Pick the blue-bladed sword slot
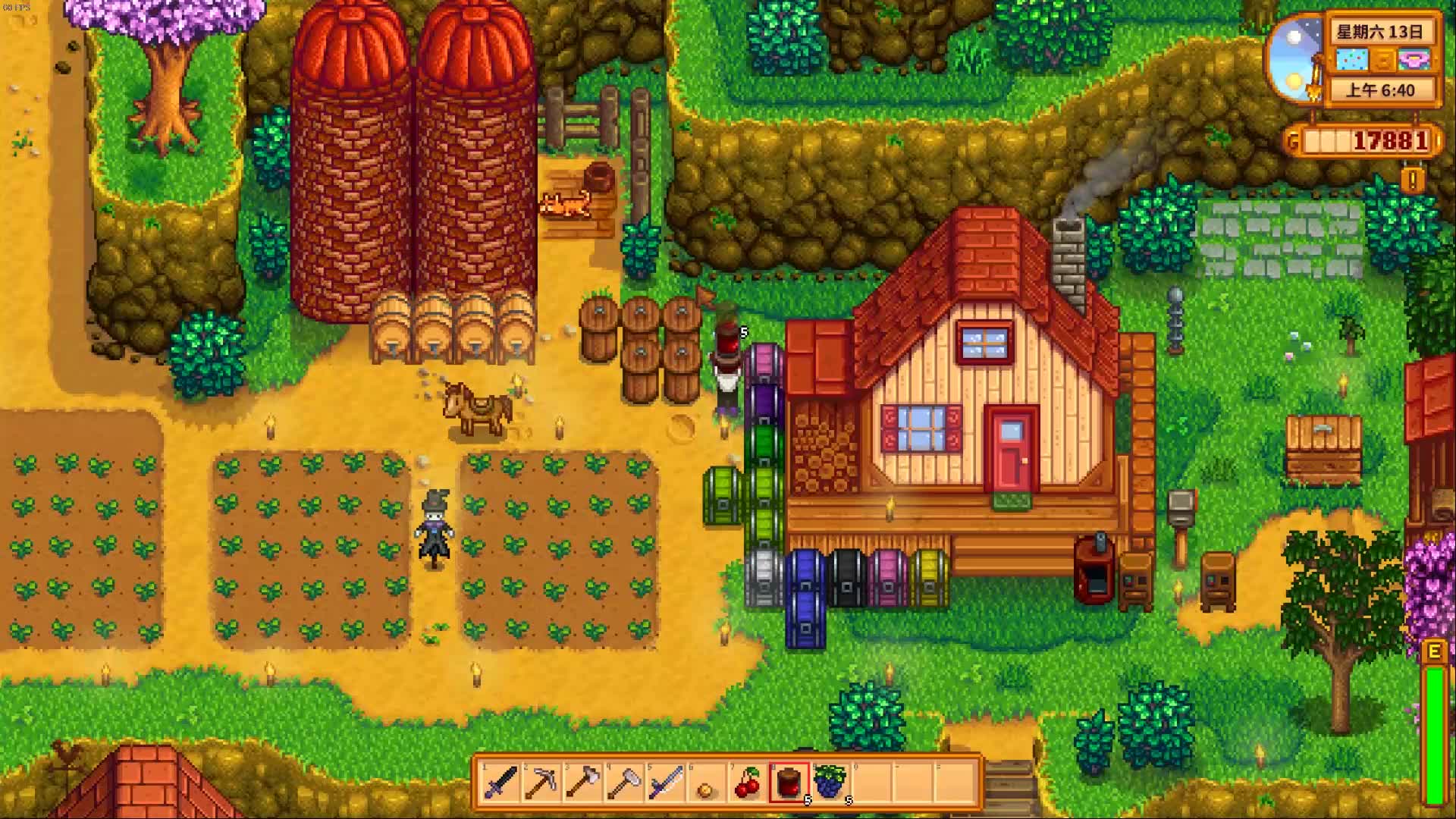This screenshot has height=819, width=1456. (x=665, y=783)
